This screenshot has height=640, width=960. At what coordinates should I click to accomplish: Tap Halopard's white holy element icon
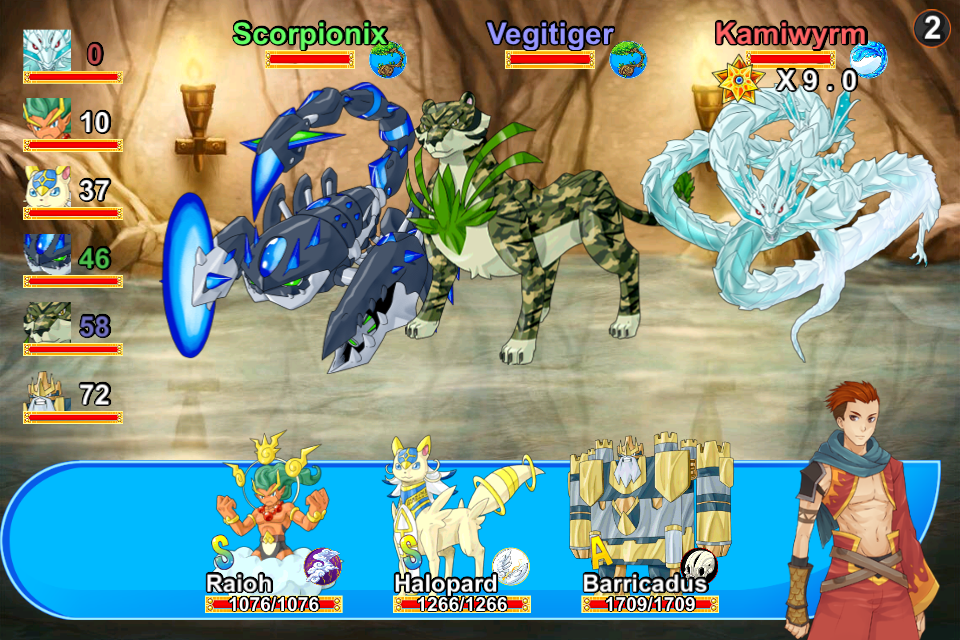[510, 566]
